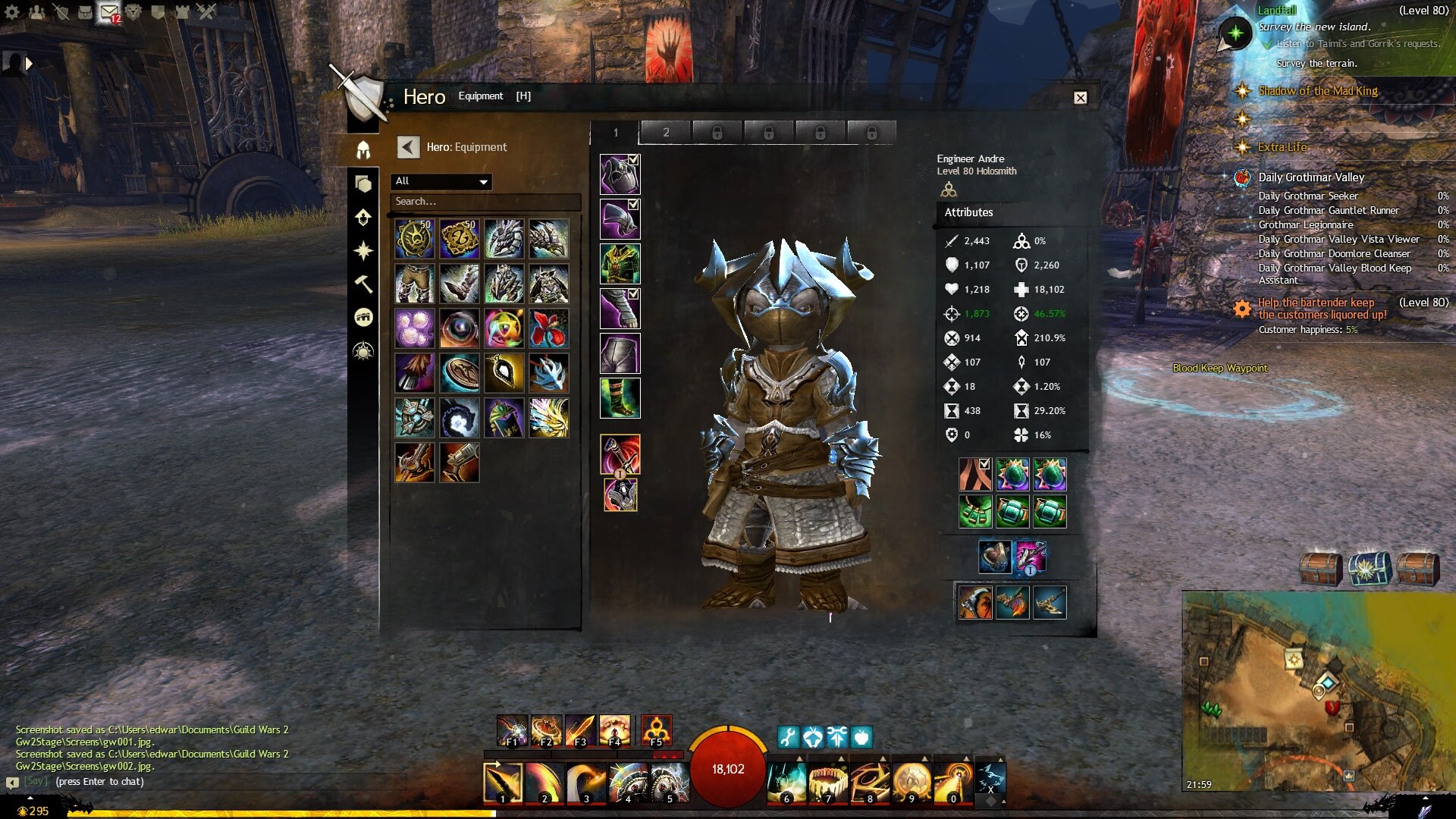Toggle the gloves visibility checkbox
This screenshot has width=1456, height=819.
pos(632,293)
